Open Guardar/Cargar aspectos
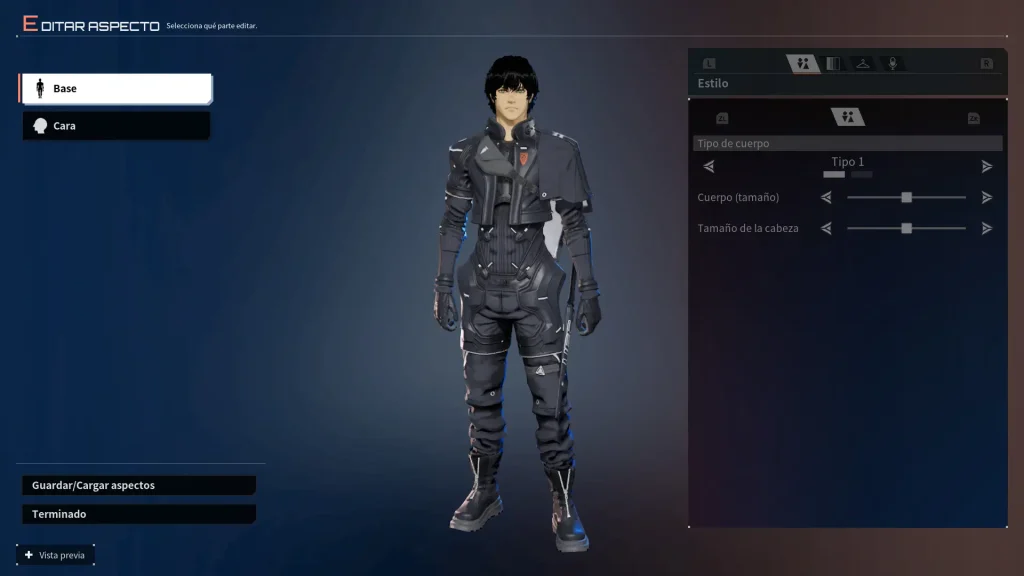 coord(138,485)
